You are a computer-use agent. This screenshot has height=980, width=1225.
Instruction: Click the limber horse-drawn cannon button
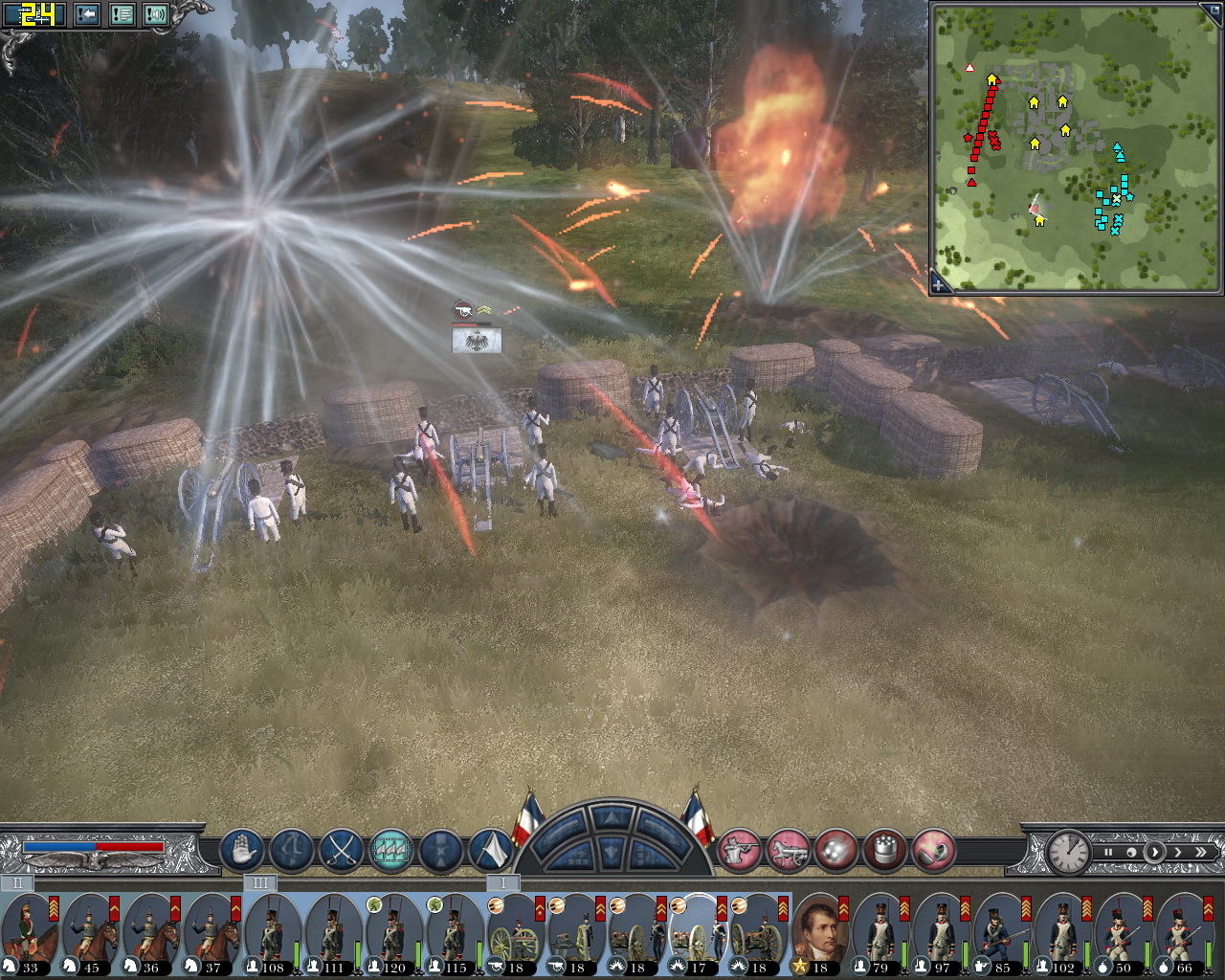788,849
